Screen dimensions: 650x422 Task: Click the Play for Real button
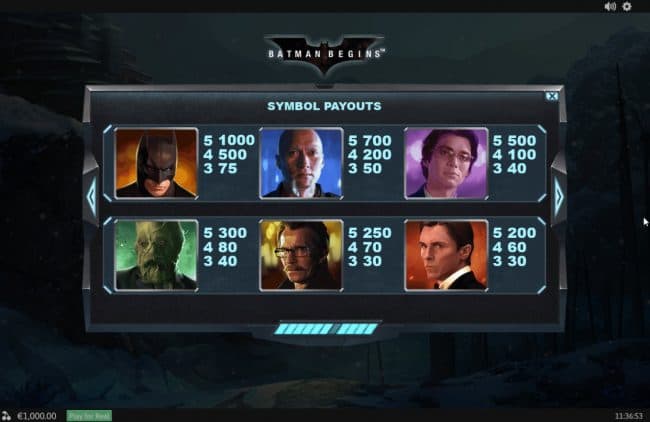88,415
